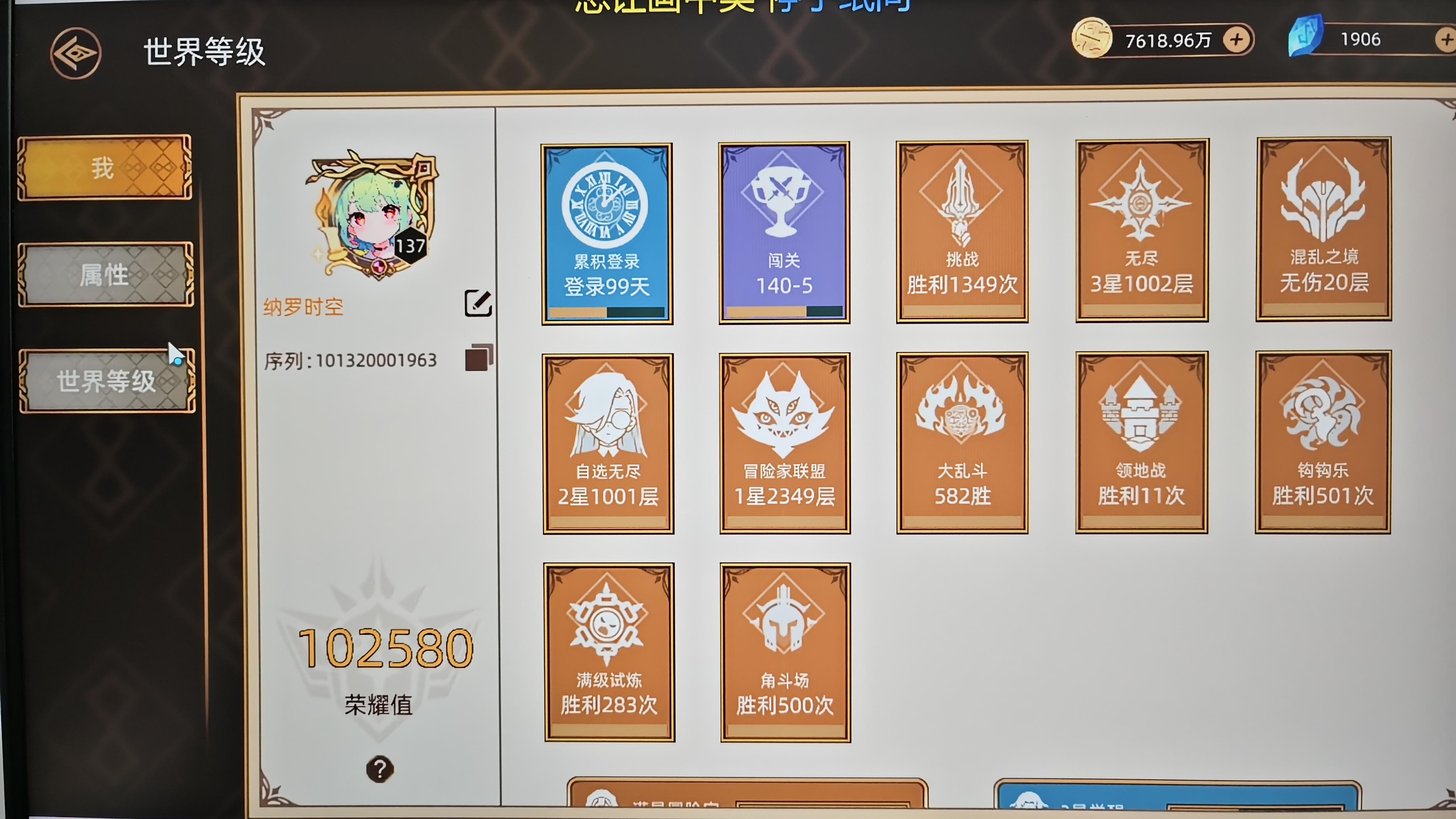Select the 钩钩乐 badge

[x=1323, y=444]
